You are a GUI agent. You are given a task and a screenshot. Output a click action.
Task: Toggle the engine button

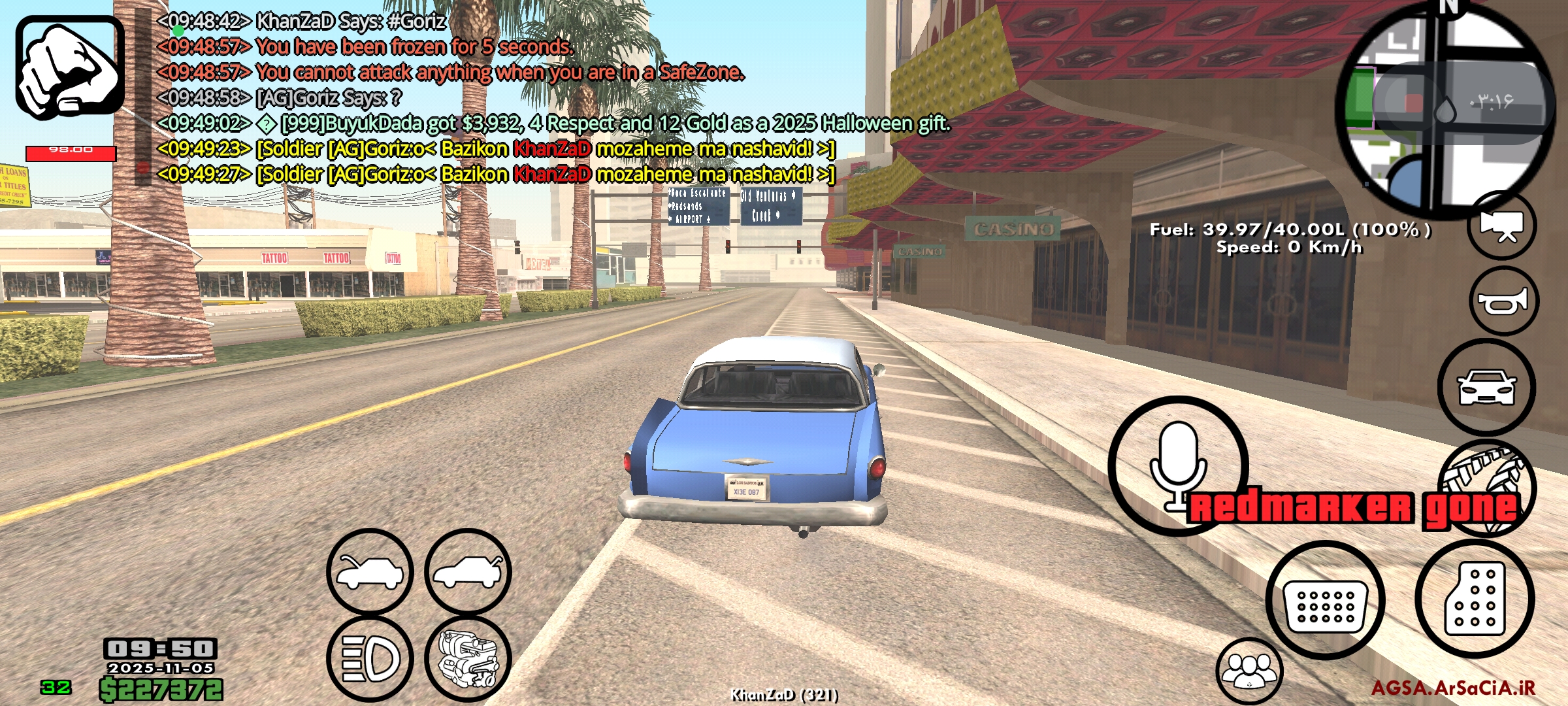(x=468, y=659)
